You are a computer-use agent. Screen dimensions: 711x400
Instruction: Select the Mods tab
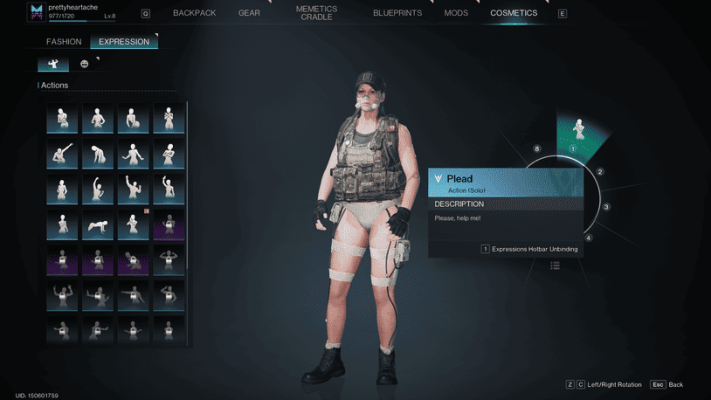[455, 13]
